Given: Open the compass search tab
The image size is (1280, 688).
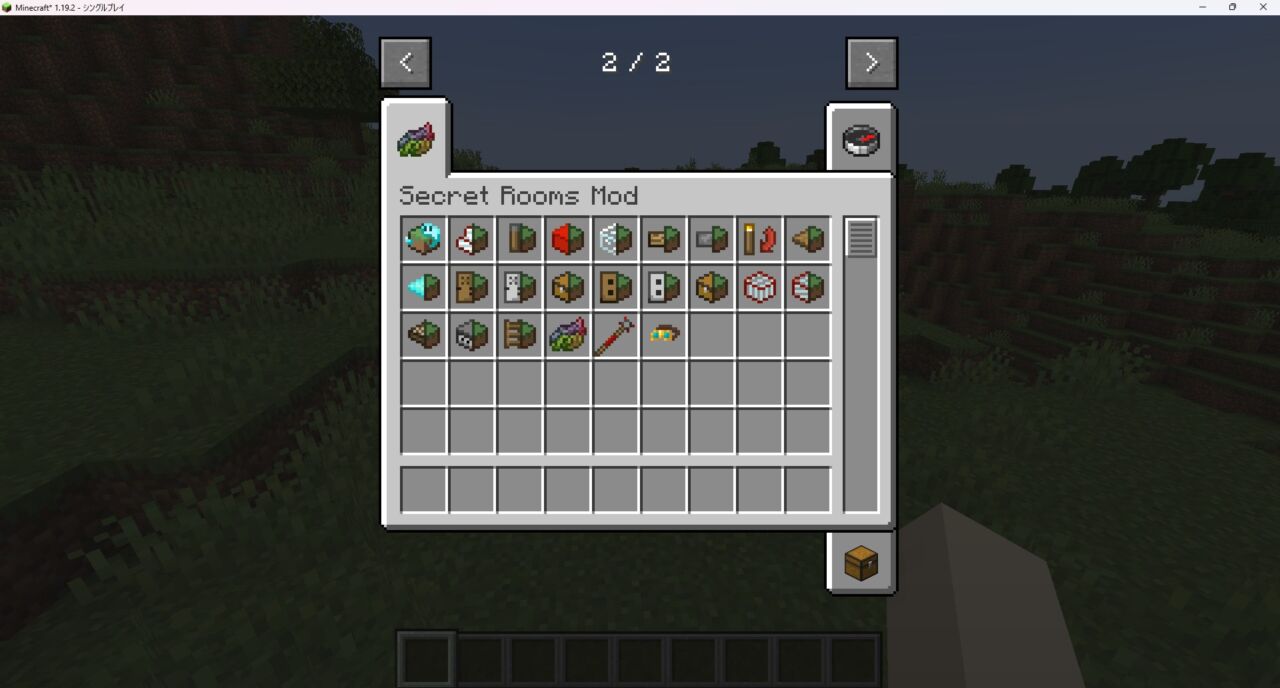Looking at the screenshot, I should point(860,140).
